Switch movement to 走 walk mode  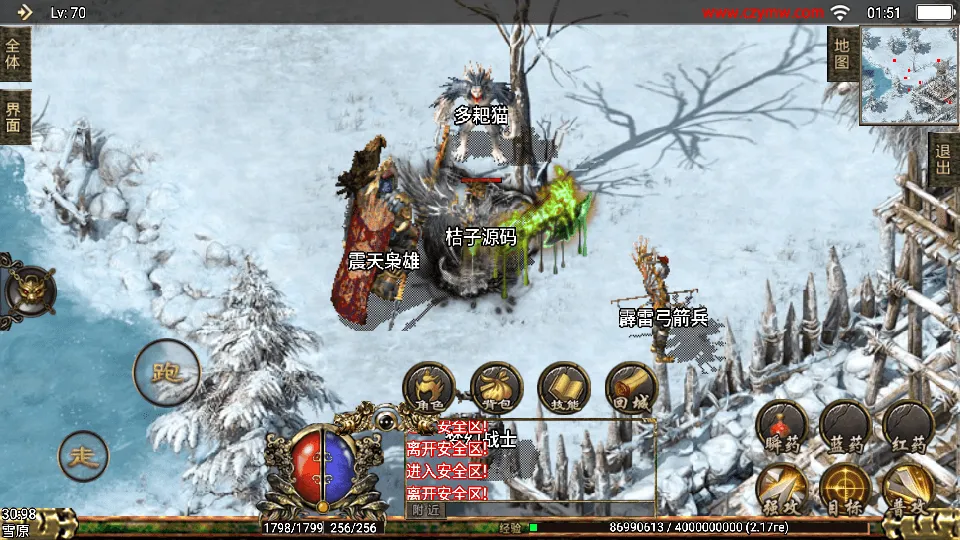point(83,457)
